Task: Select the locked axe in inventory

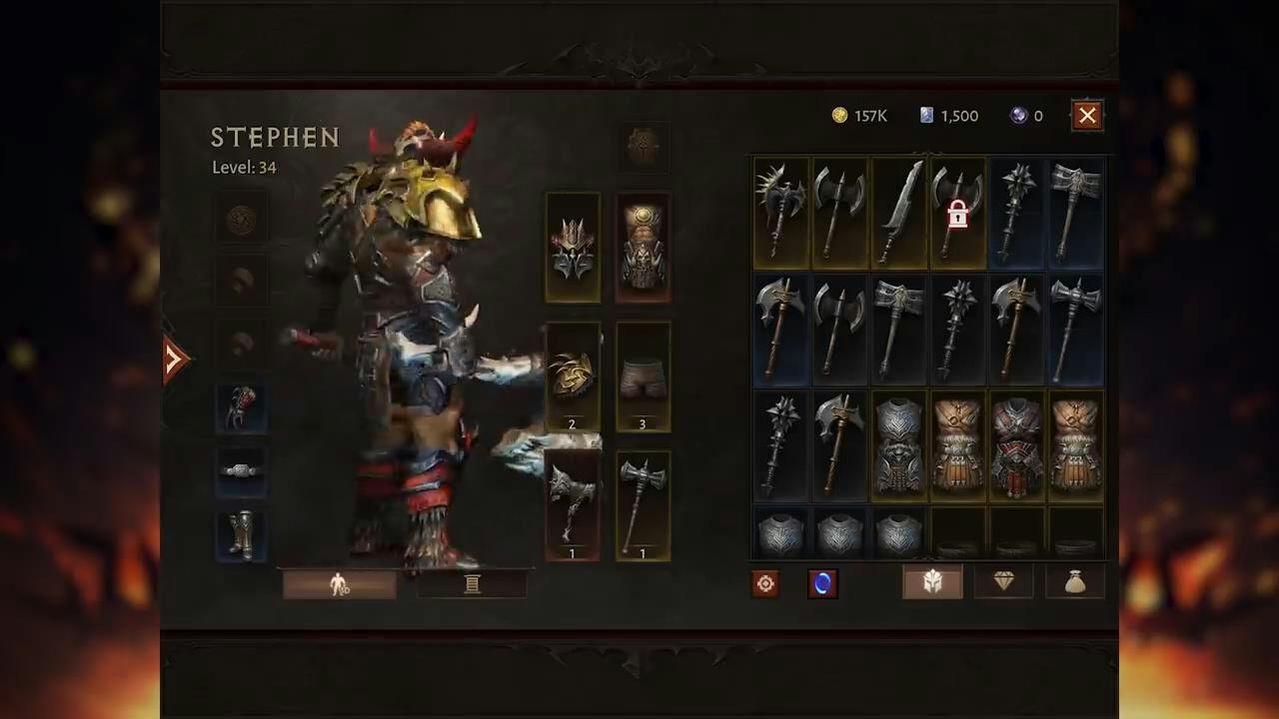Action: pyautogui.click(x=957, y=213)
